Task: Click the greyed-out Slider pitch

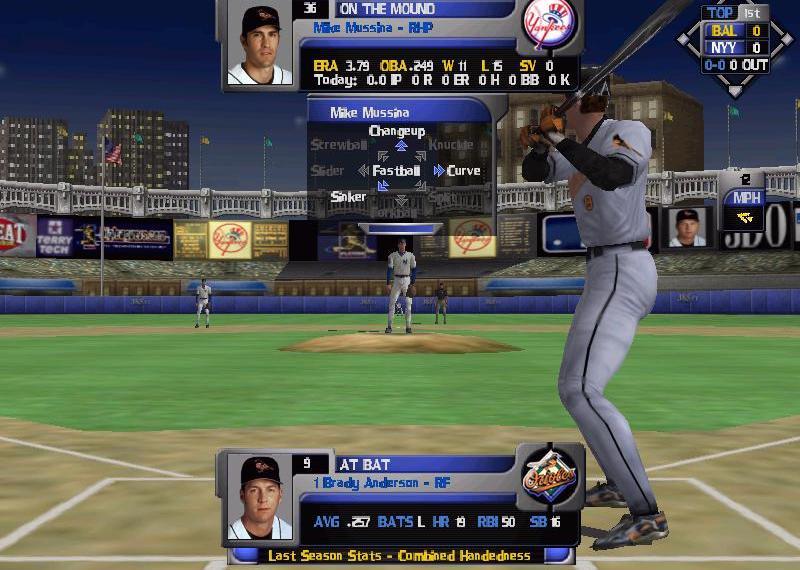Action: (x=328, y=171)
